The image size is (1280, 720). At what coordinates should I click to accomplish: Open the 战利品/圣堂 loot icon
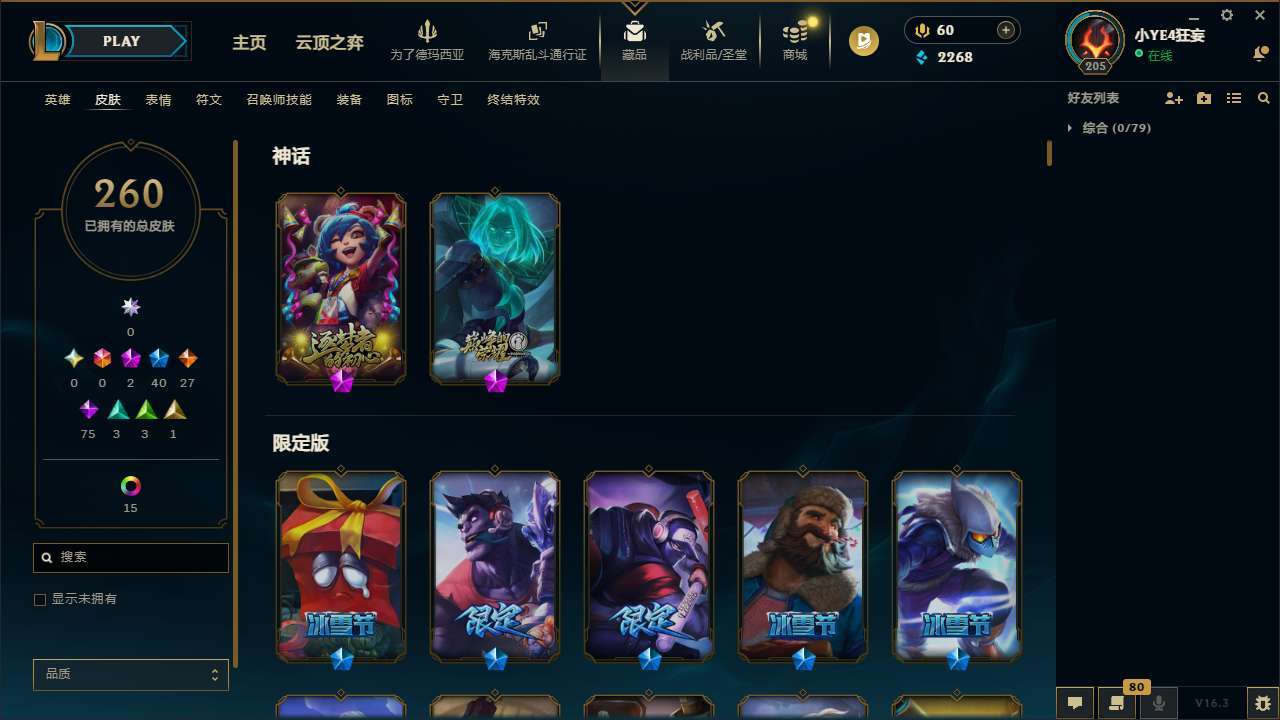(x=713, y=40)
